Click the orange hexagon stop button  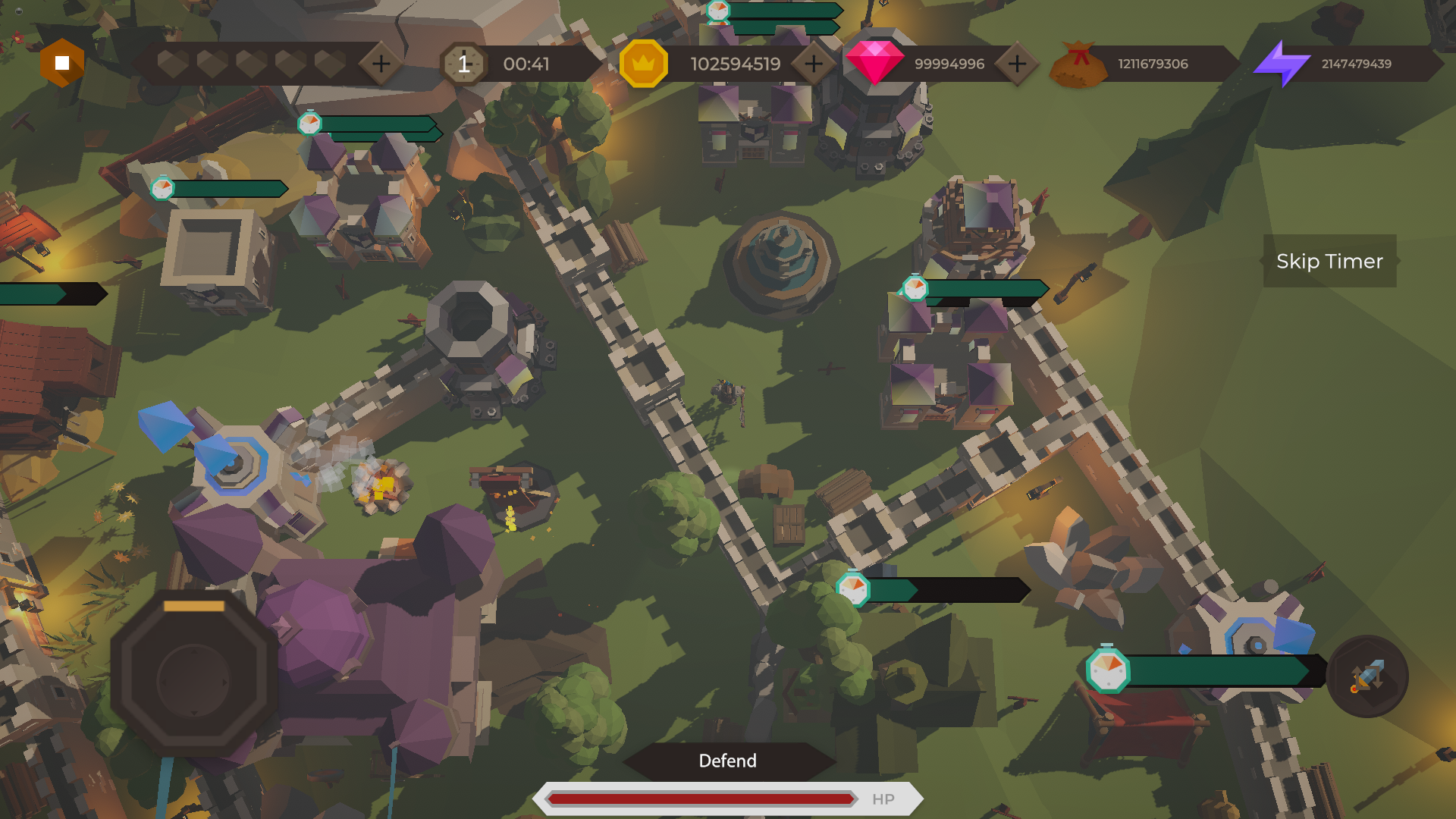coord(62,63)
